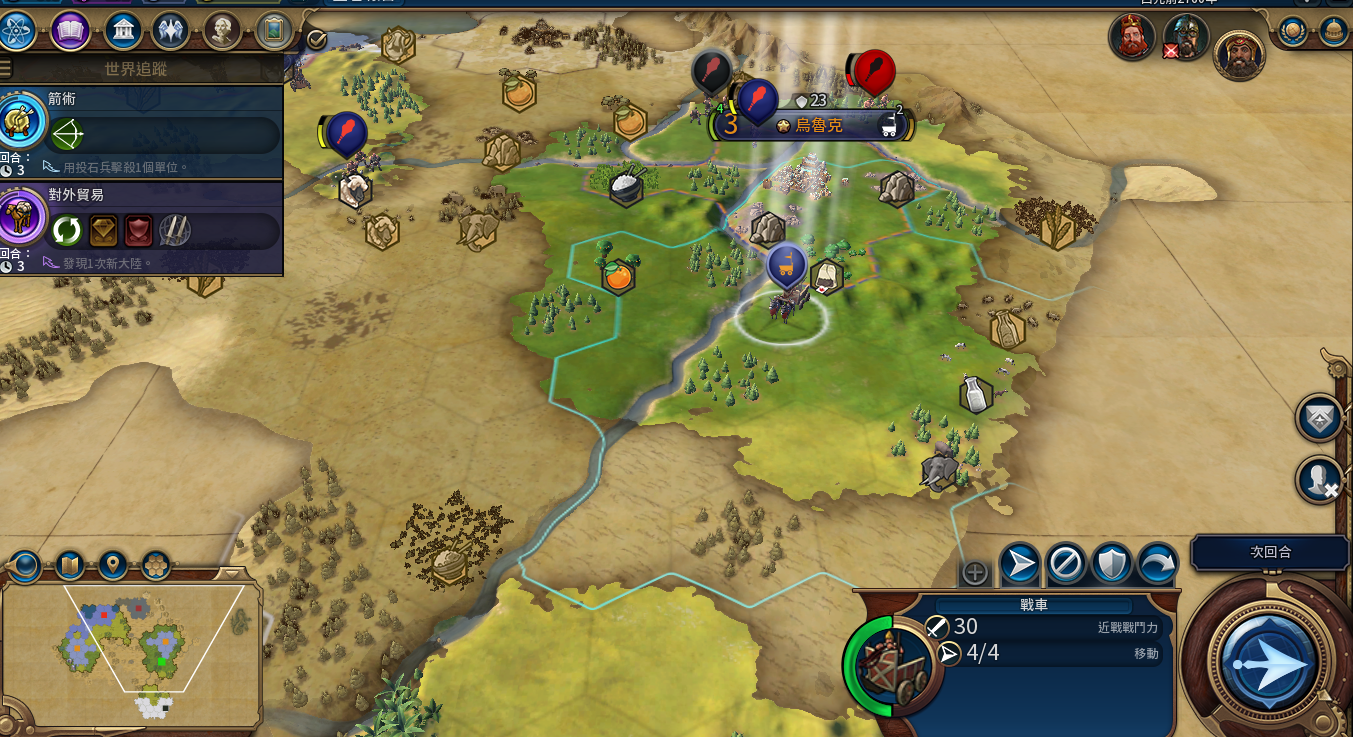Choose the skip turn circle-slash action

point(1066,565)
